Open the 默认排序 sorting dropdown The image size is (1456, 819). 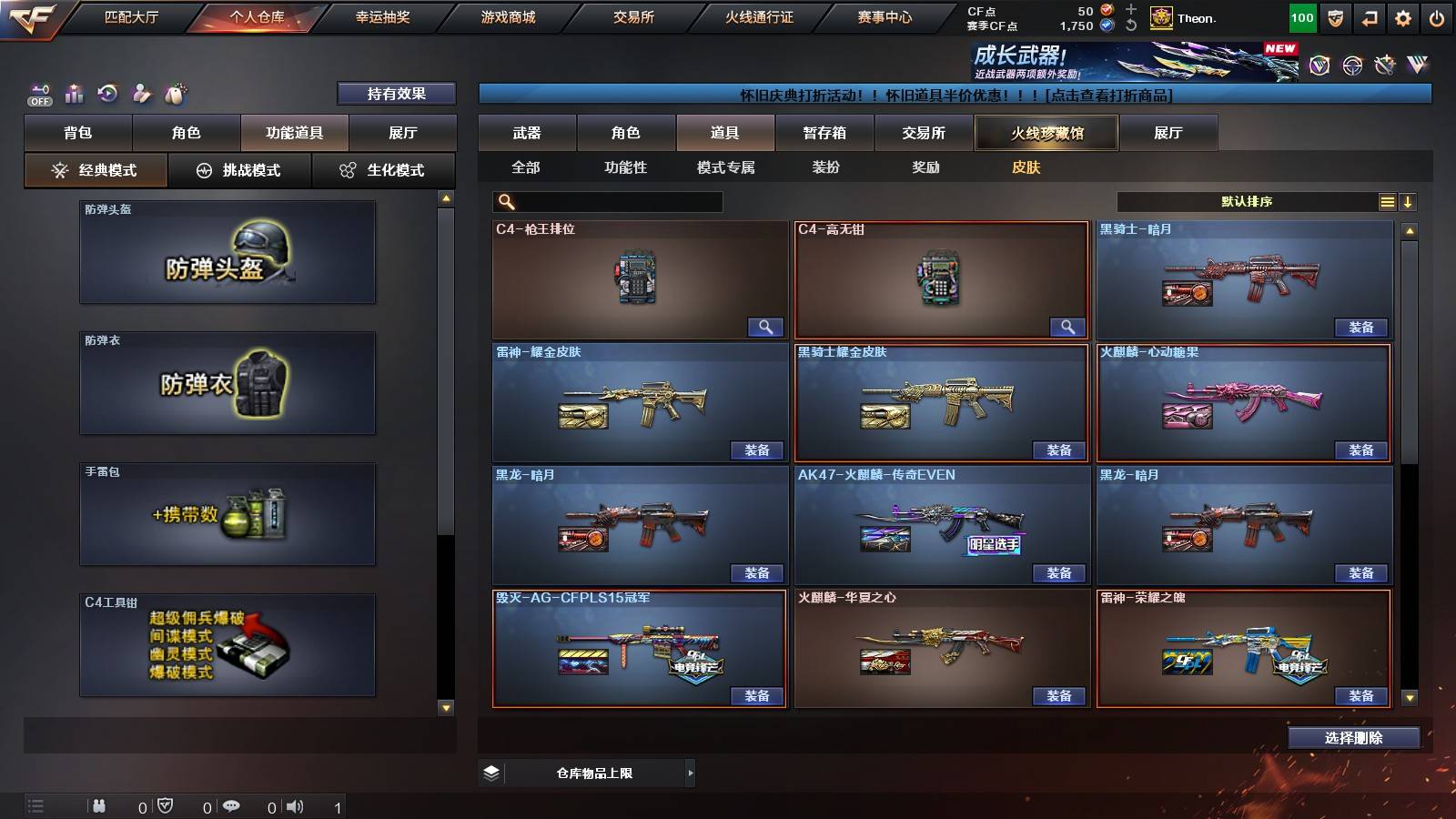tap(1247, 201)
